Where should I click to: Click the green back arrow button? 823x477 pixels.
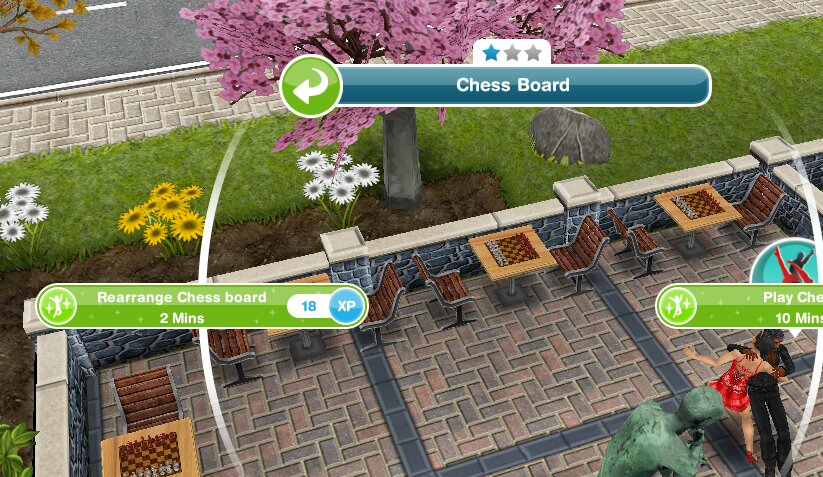pyautogui.click(x=311, y=85)
